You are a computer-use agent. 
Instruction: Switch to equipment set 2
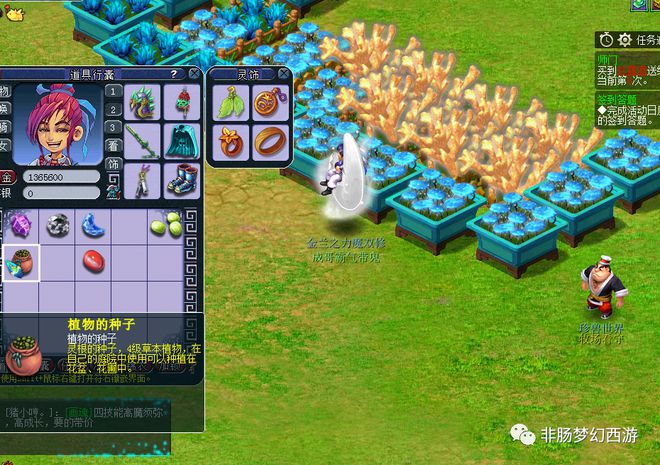(x=114, y=110)
